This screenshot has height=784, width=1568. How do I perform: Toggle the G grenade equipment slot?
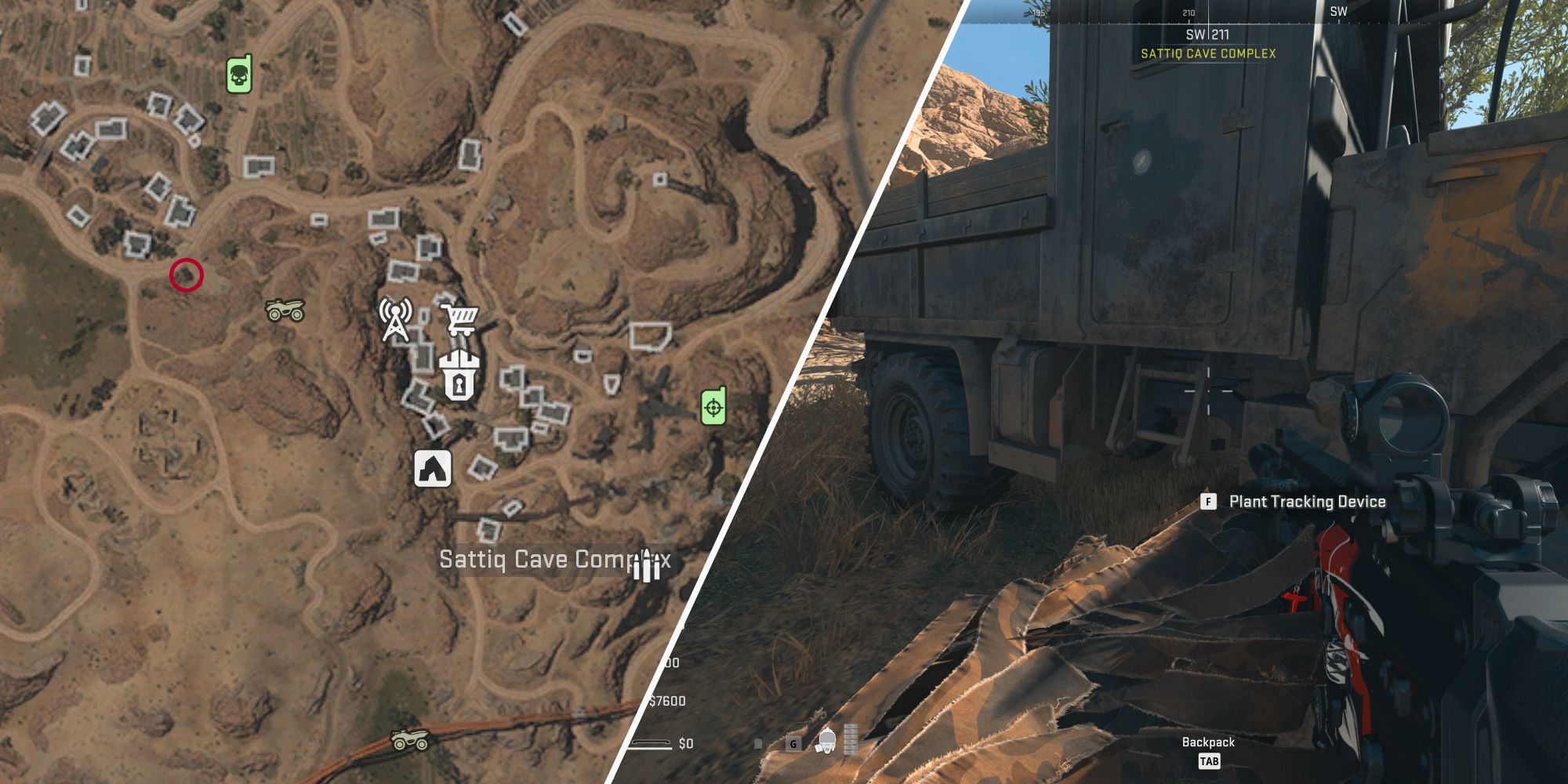point(793,743)
